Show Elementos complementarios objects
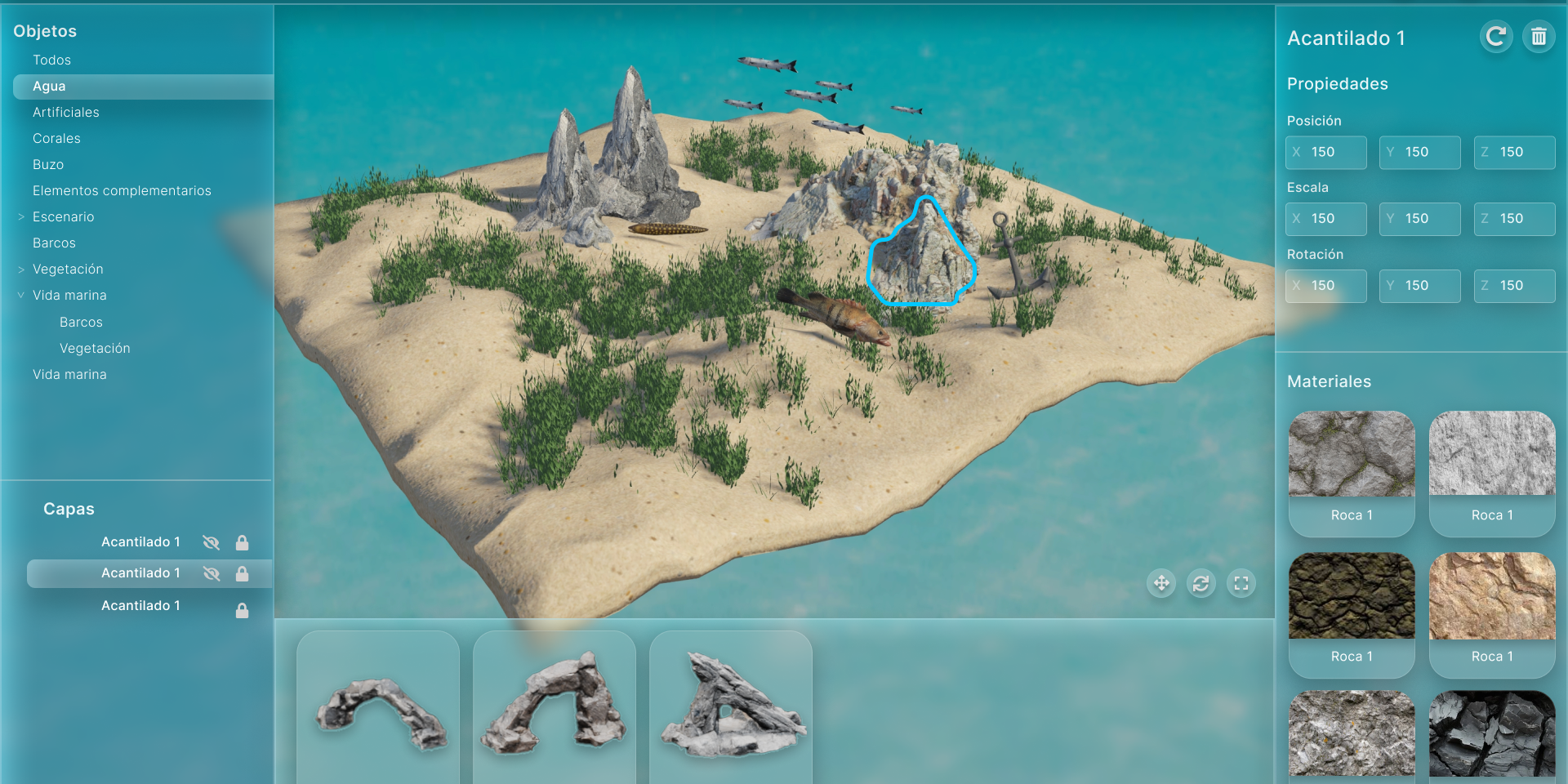This screenshot has height=784, width=1568. click(122, 190)
